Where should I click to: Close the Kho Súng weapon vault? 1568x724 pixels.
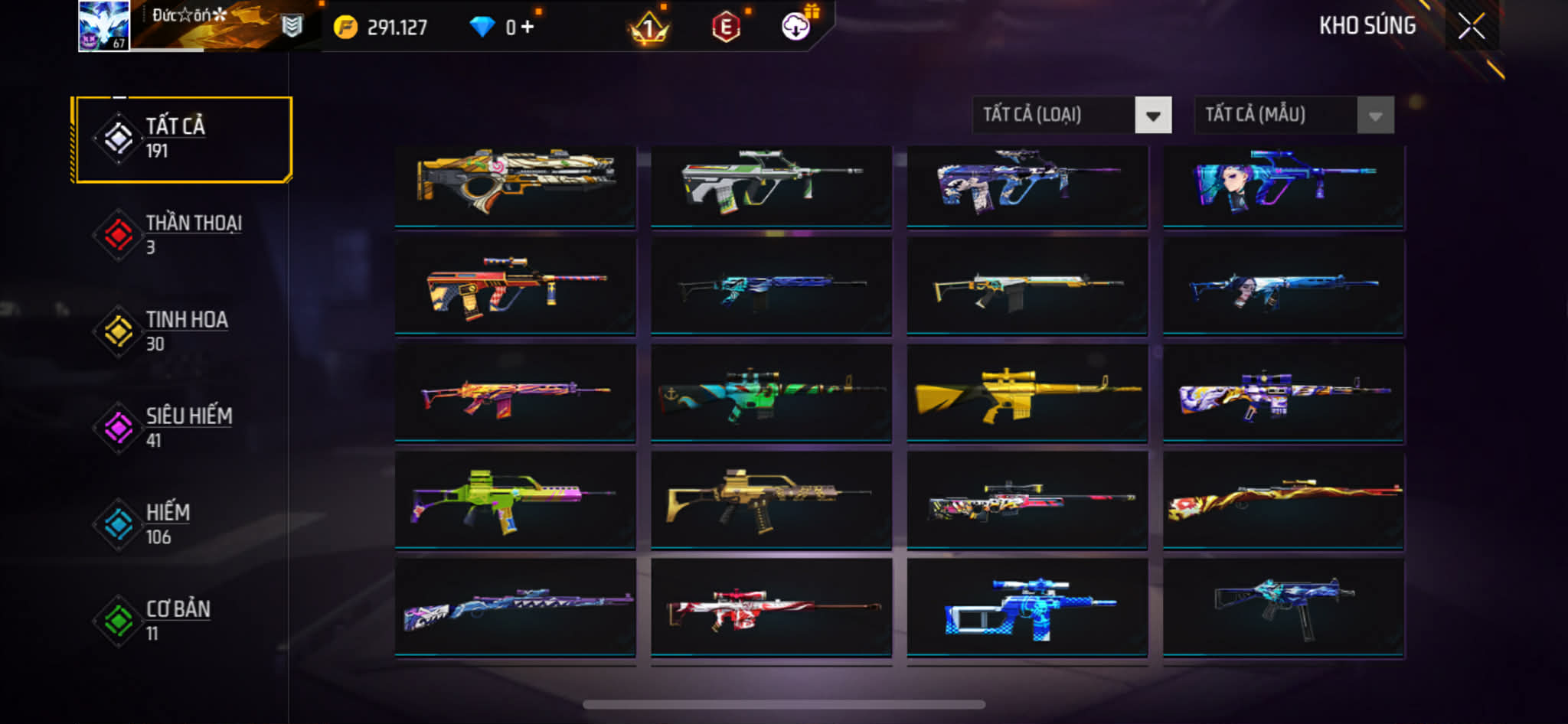tap(1471, 26)
